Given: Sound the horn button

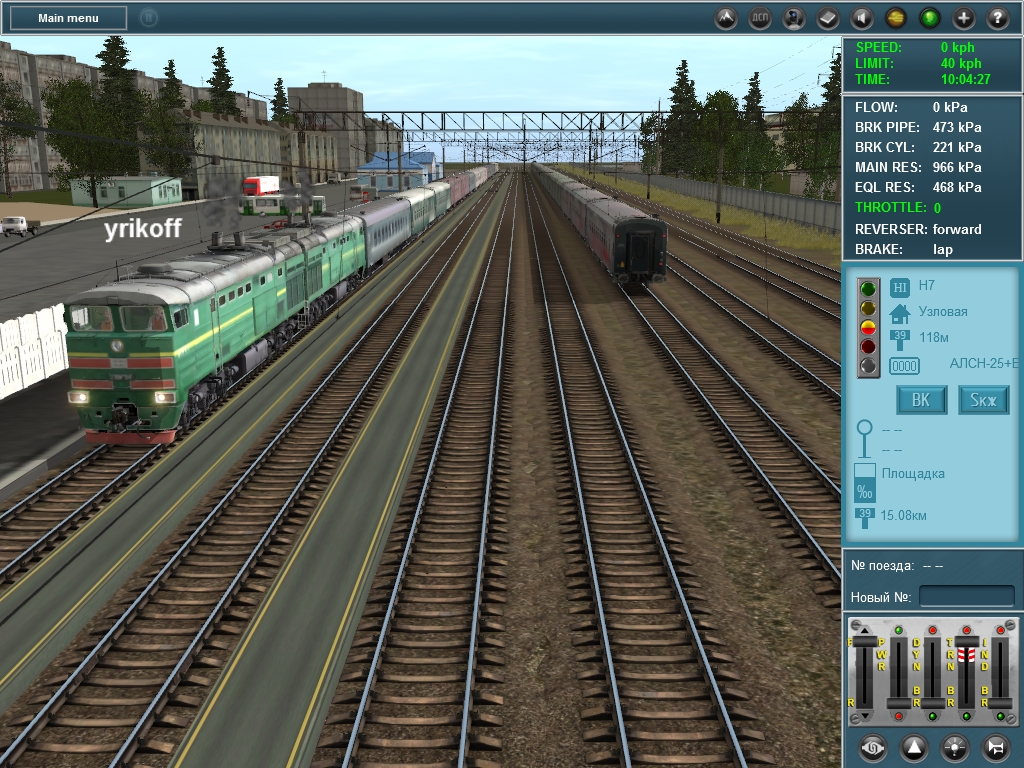Looking at the screenshot, I should (x=996, y=747).
